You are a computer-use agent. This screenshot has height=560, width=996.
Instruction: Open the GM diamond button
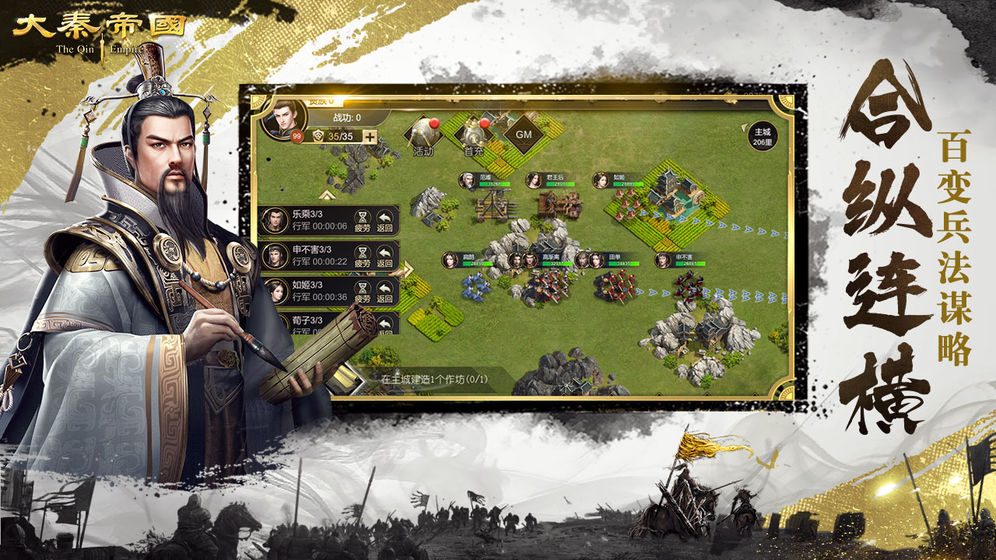click(x=523, y=133)
